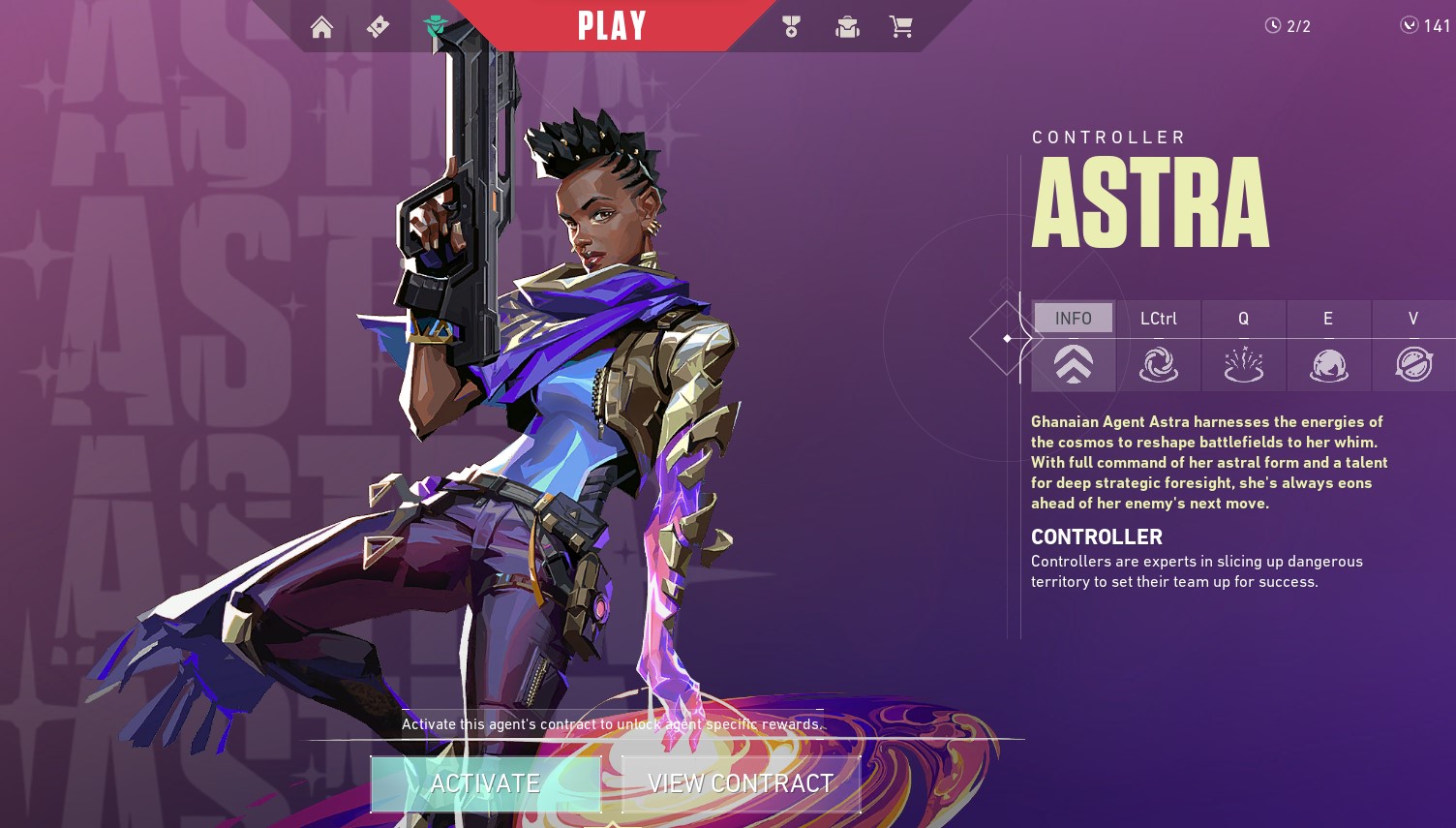Select the Battlepass ticket icon
Screen dimensions: 1456x828
pyautogui.click(x=378, y=26)
